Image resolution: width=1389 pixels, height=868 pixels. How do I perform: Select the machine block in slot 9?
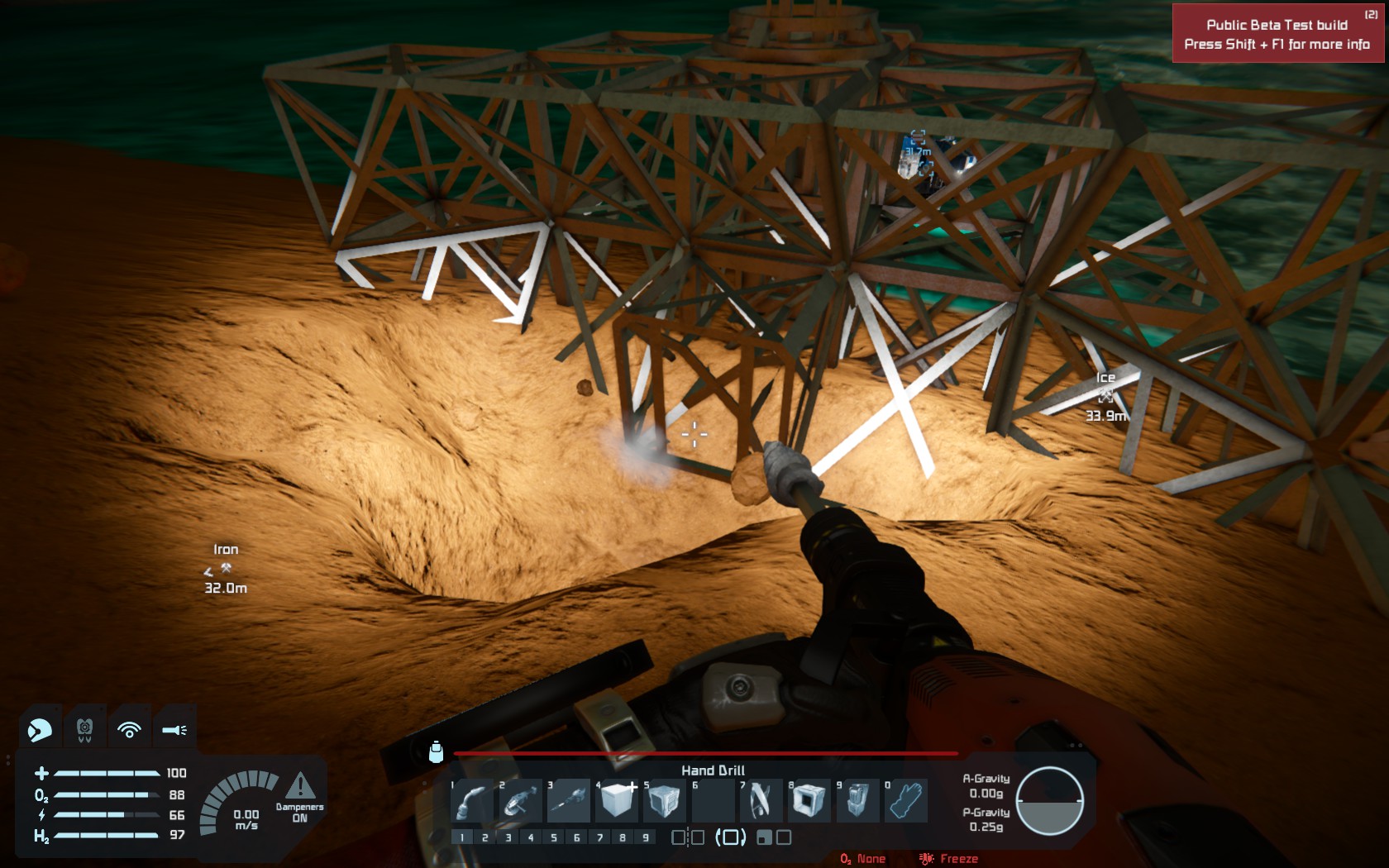pos(857,800)
